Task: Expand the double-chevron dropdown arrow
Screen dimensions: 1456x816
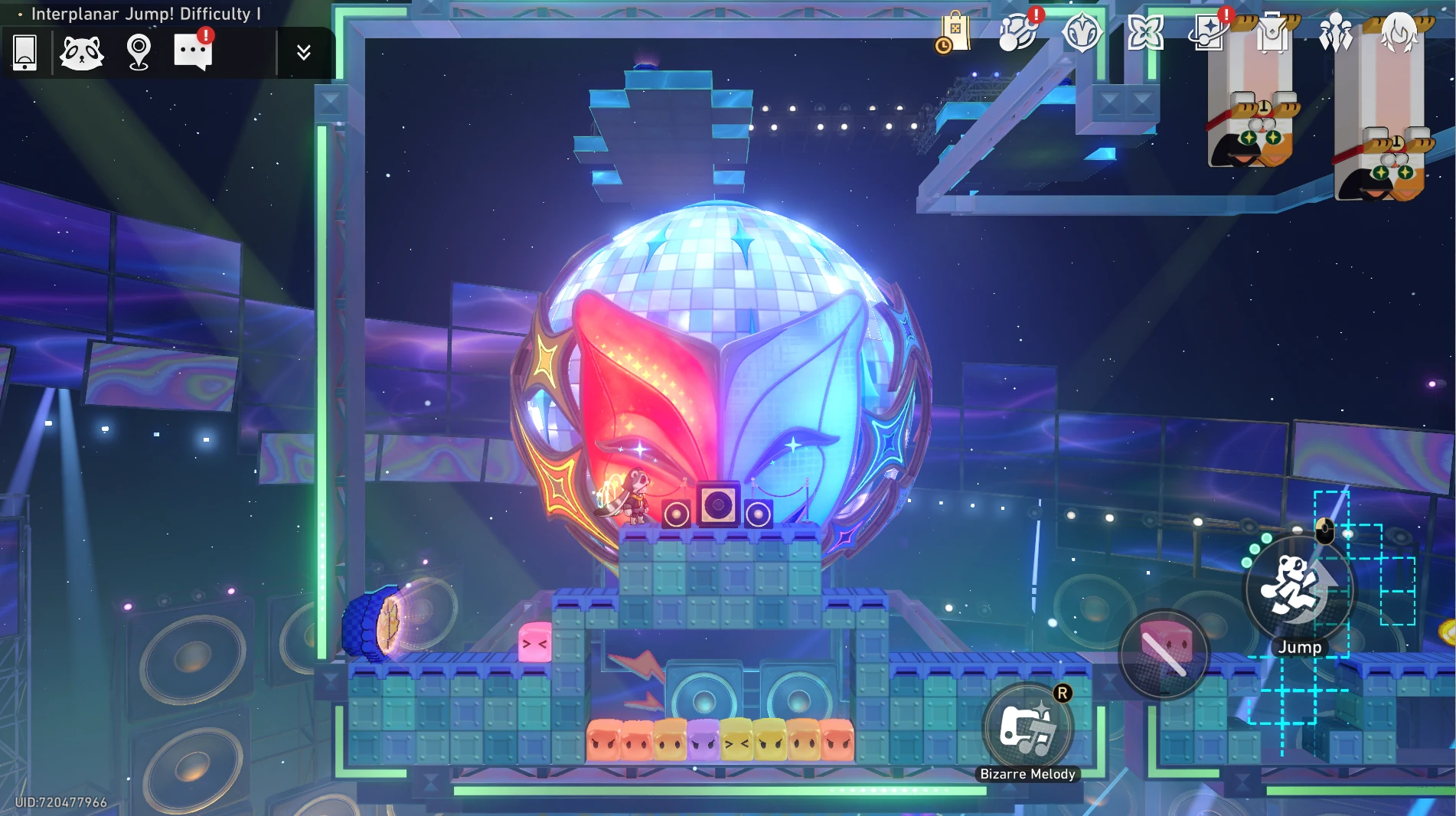Action: (304, 52)
